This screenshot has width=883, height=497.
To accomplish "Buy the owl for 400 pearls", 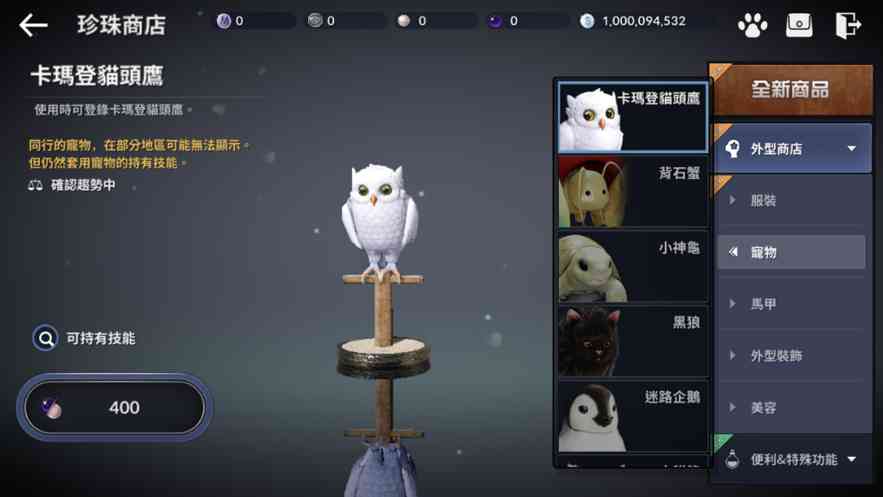I will click(113, 408).
